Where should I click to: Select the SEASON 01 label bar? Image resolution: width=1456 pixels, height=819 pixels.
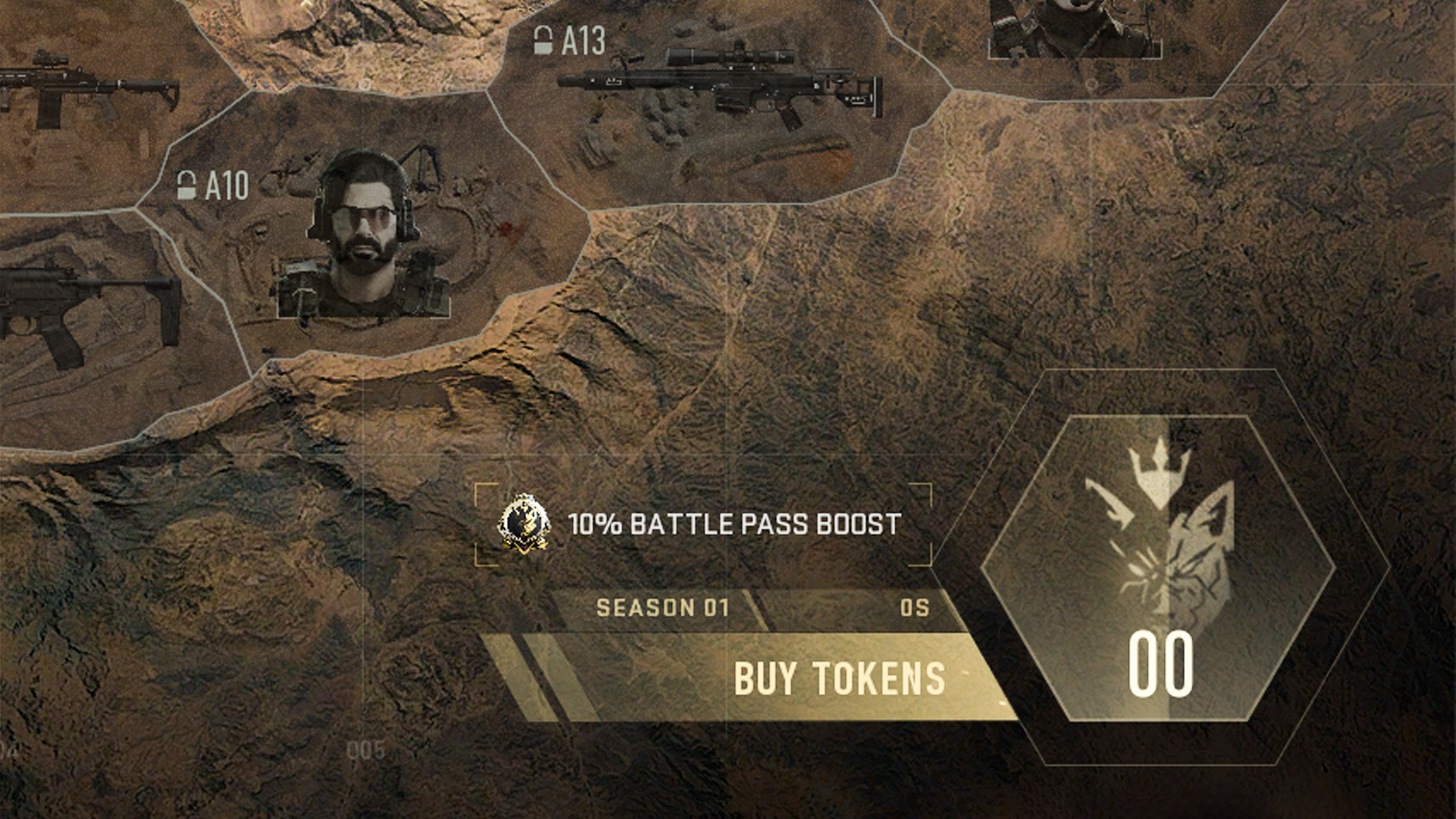[x=664, y=607]
